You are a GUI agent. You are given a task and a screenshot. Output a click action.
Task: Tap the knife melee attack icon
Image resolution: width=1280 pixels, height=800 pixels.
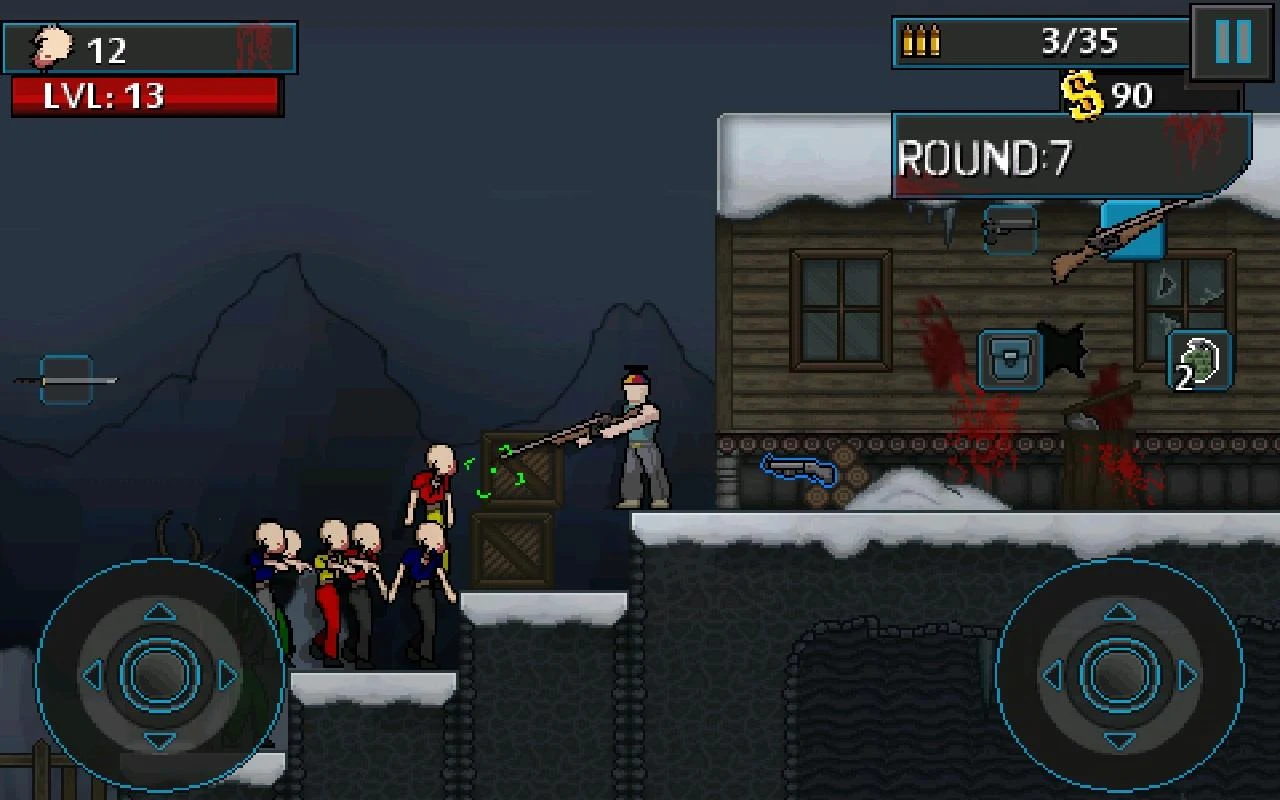click(x=66, y=380)
